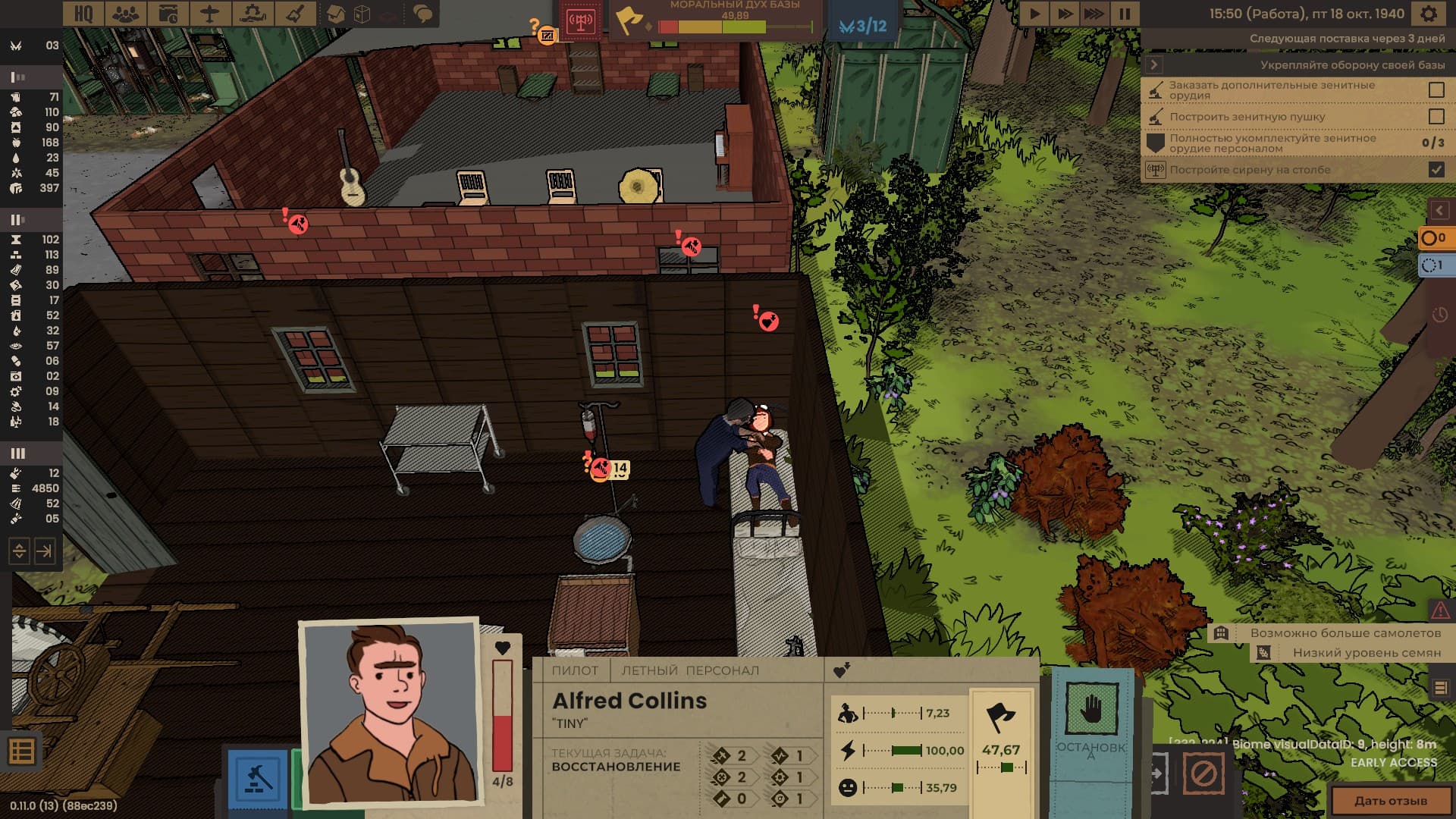
Task: Activate the red air raid siren button
Action: coord(580,21)
